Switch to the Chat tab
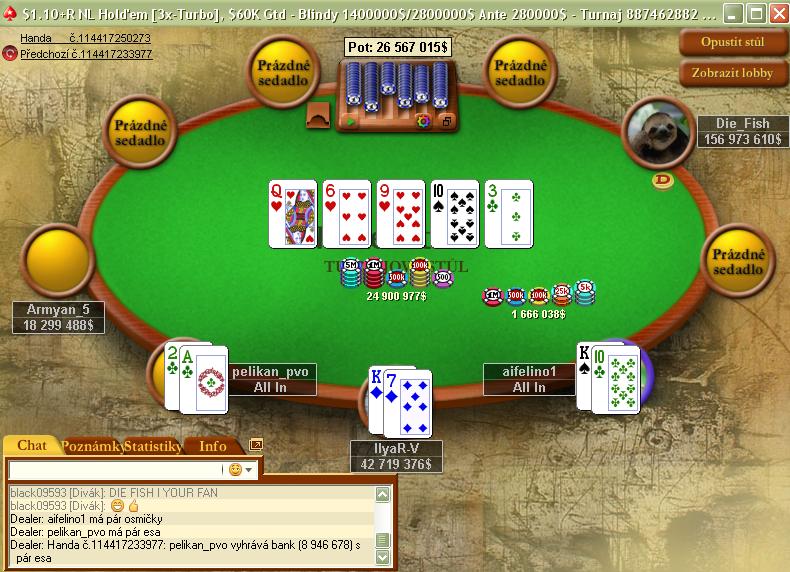This screenshot has height=572, width=790. (x=32, y=446)
